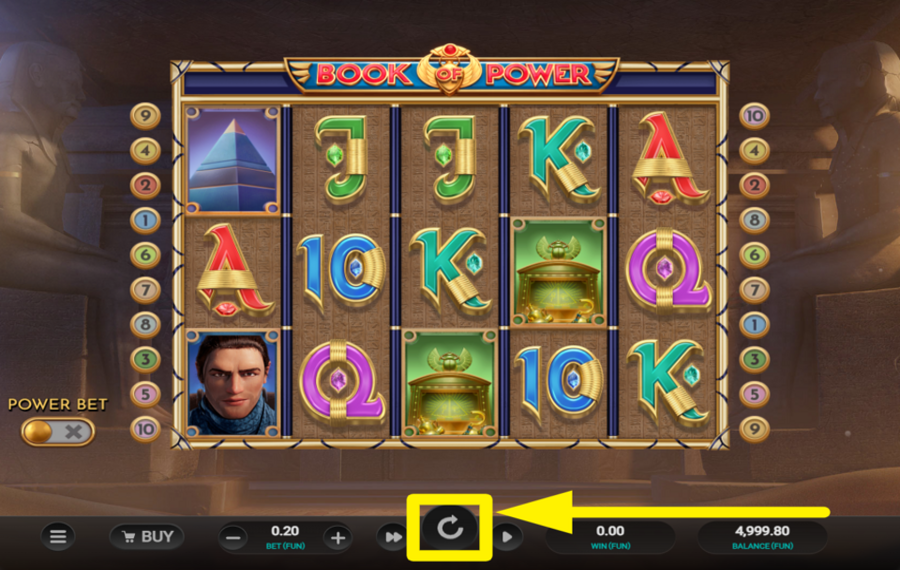900x570 pixels.
Task: Open the BUY bonus feature
Action: click(146, 537)
